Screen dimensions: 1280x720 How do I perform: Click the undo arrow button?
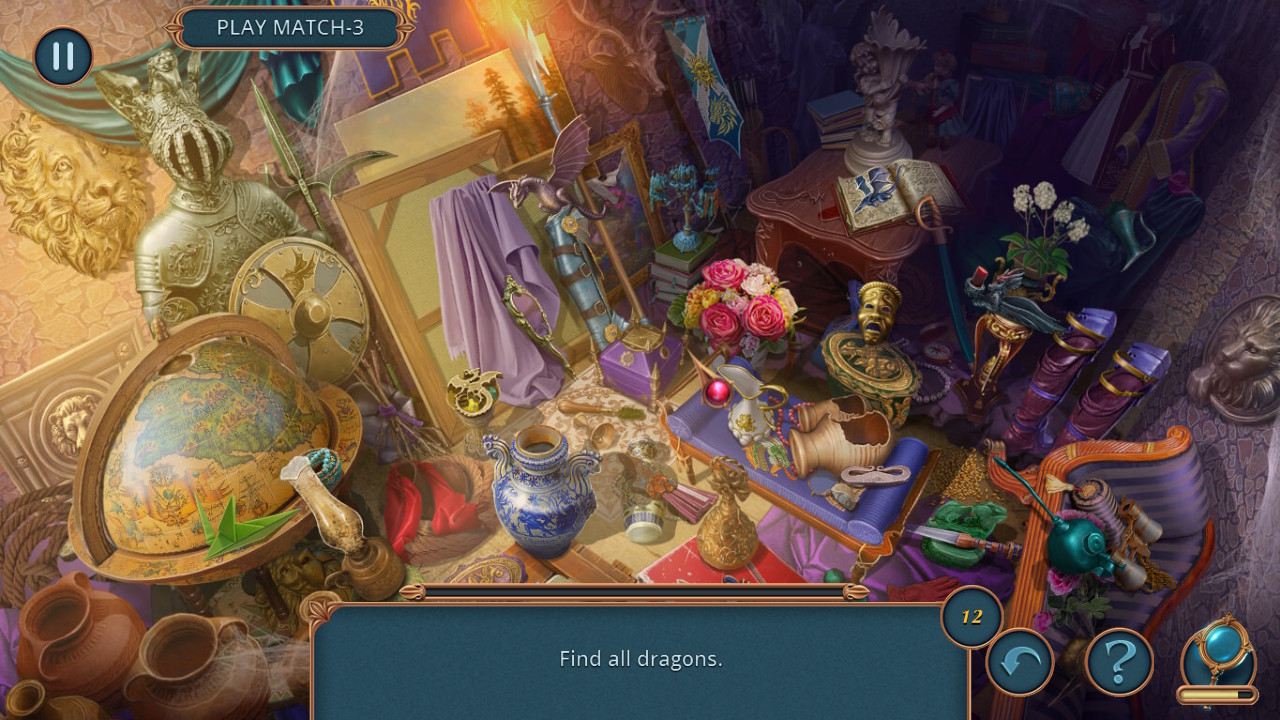pyautogui.click(x=1019, y=662)
